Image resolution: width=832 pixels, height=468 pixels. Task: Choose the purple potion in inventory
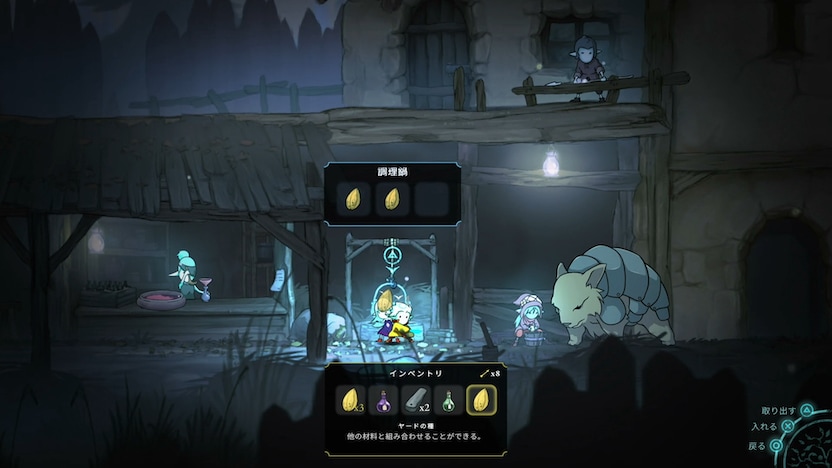[384, 402]
